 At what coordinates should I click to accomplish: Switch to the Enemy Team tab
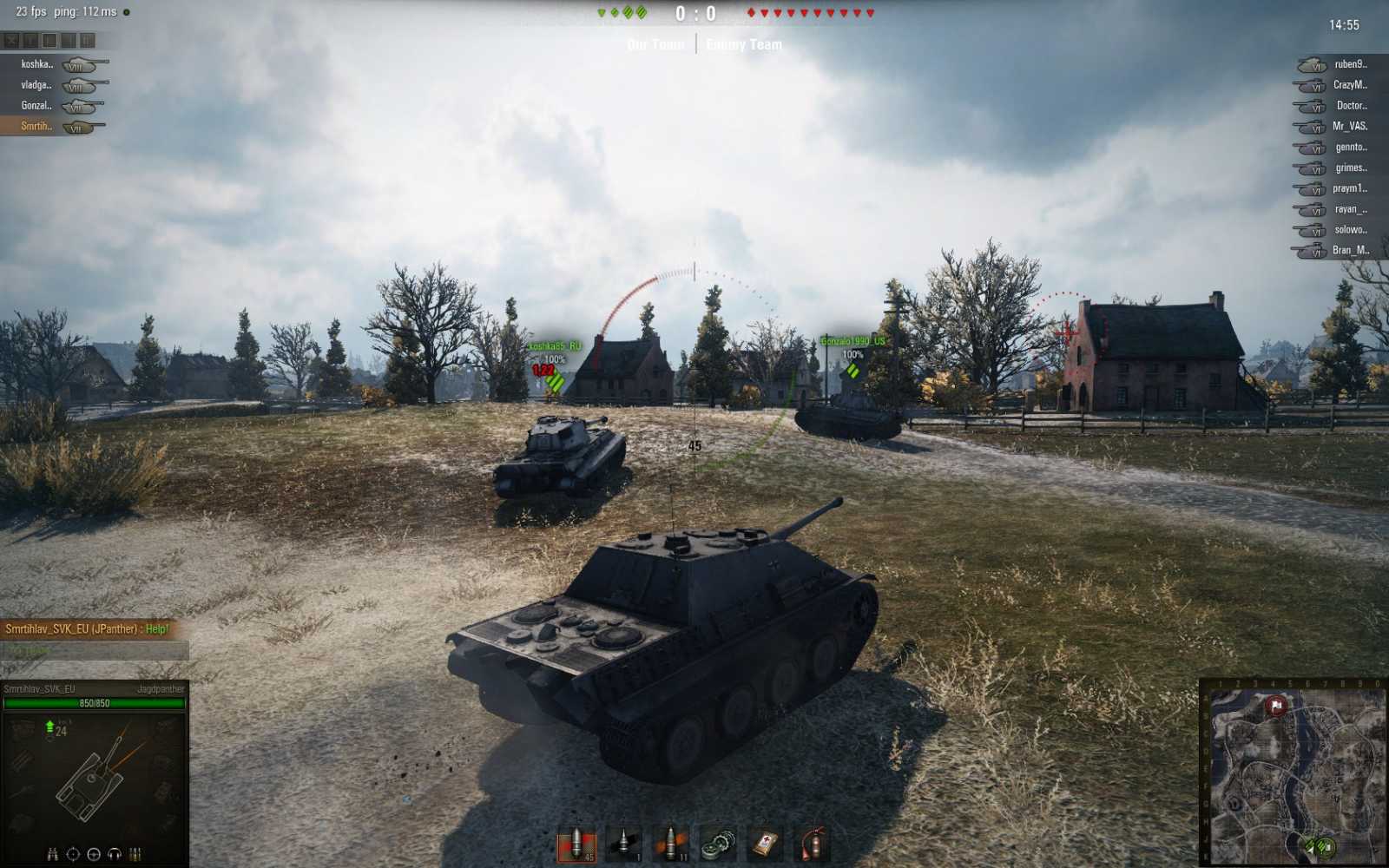pyautogui.click(x=743, y=44)
